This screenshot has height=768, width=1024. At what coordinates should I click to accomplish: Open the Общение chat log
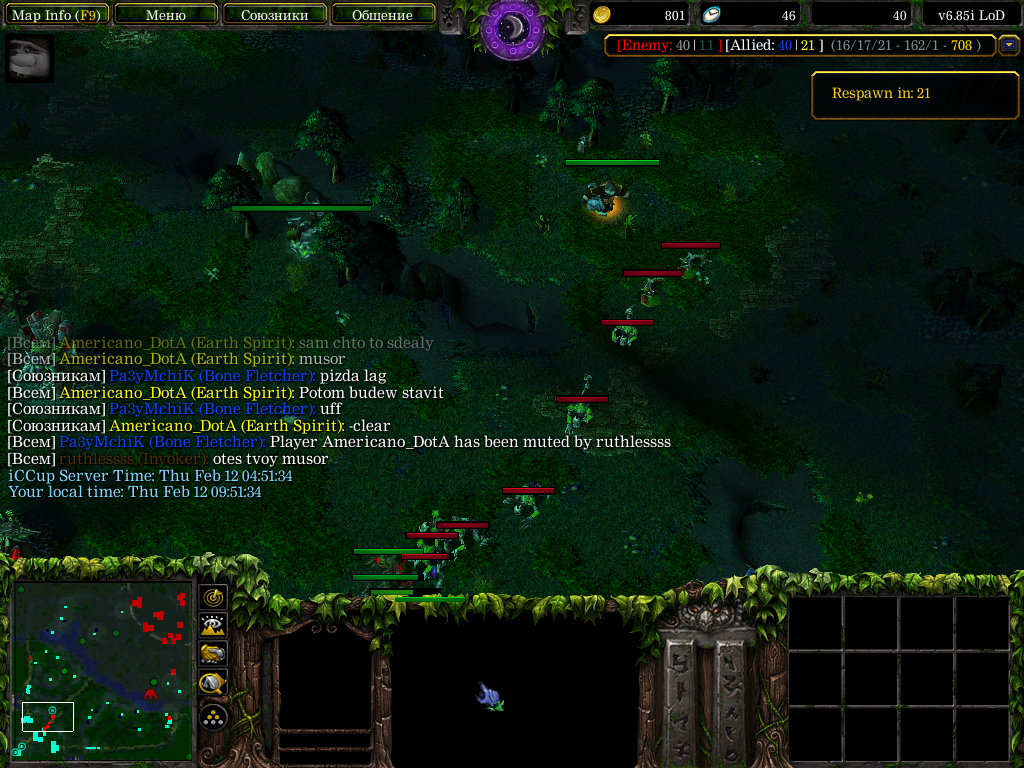click(383, 15)
